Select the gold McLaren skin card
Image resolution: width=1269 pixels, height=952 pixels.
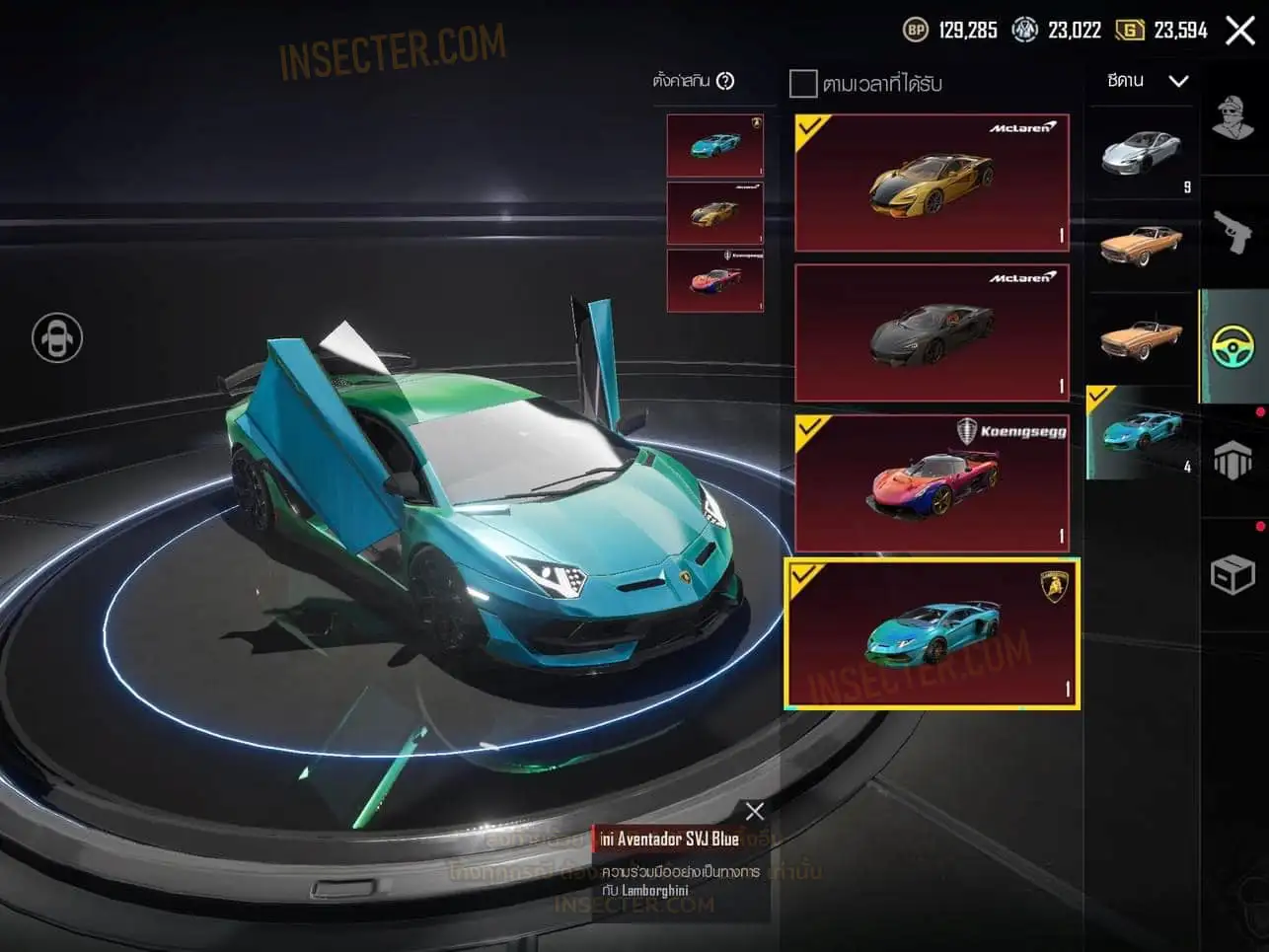(932, 183)
